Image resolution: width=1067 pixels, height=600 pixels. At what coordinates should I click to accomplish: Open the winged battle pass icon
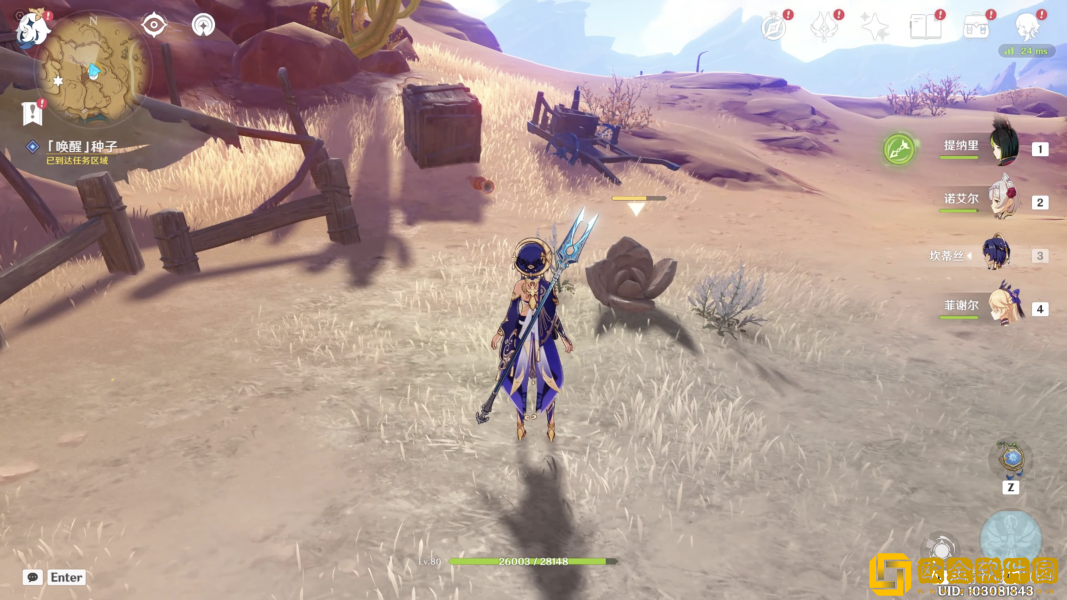(x=824, y=27)
